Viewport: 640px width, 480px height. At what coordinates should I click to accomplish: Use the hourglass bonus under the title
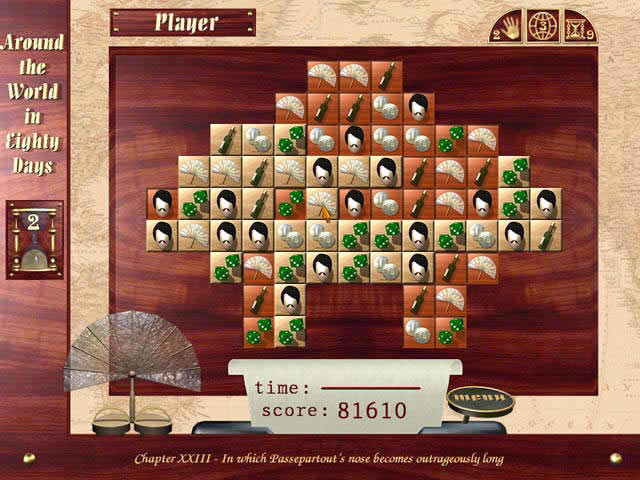(34, 239)
